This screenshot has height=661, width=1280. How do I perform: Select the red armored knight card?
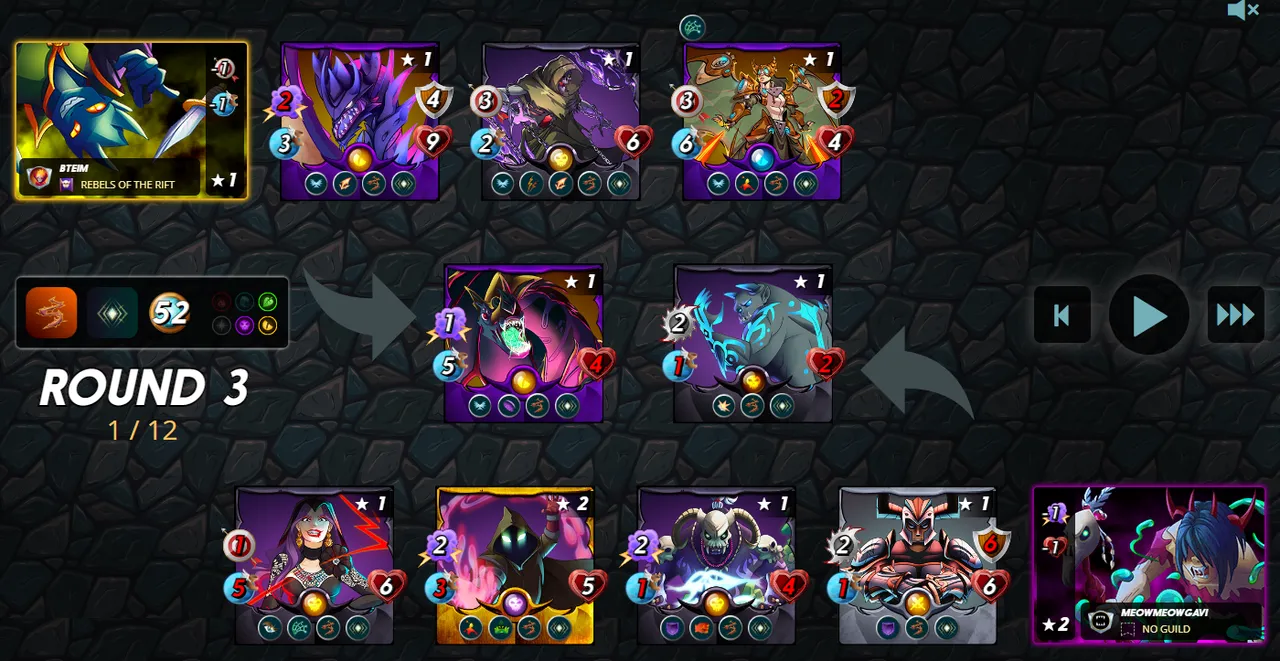(917, 565)
